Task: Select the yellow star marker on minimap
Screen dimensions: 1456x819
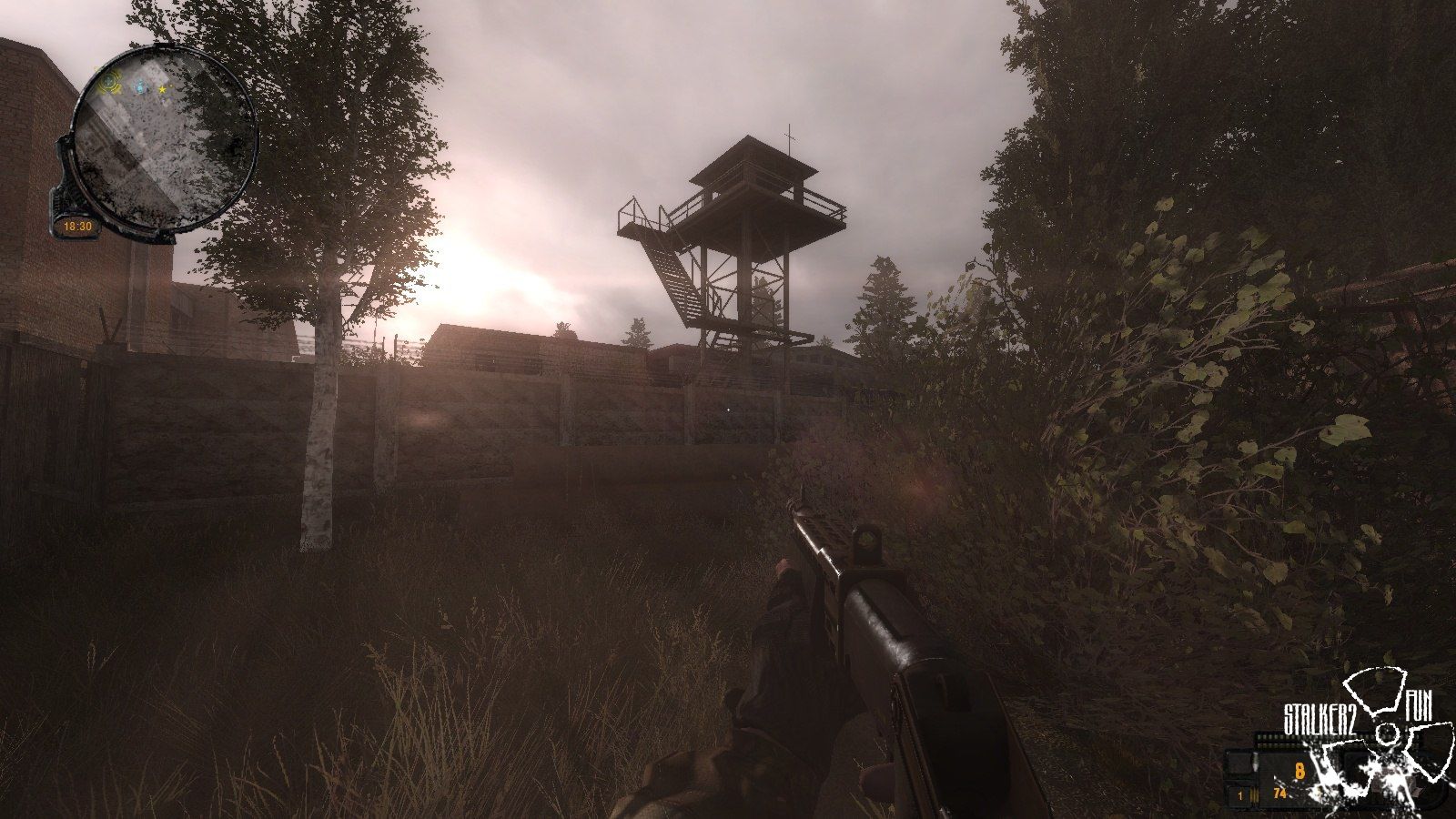Action: (x=163, y=89)
